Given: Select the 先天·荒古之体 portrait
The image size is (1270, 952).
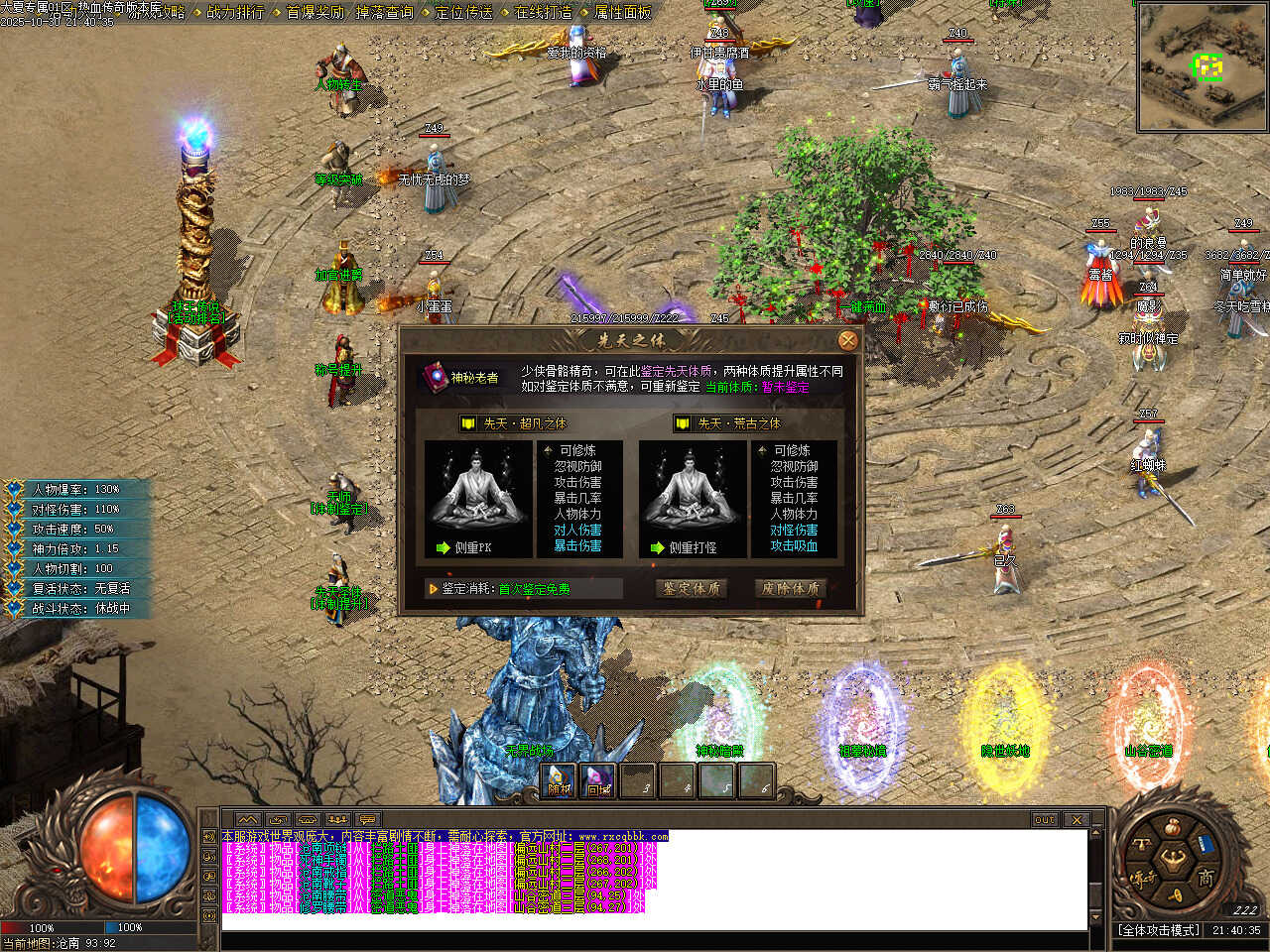Looking at the screenshot, I should (693, 499).
